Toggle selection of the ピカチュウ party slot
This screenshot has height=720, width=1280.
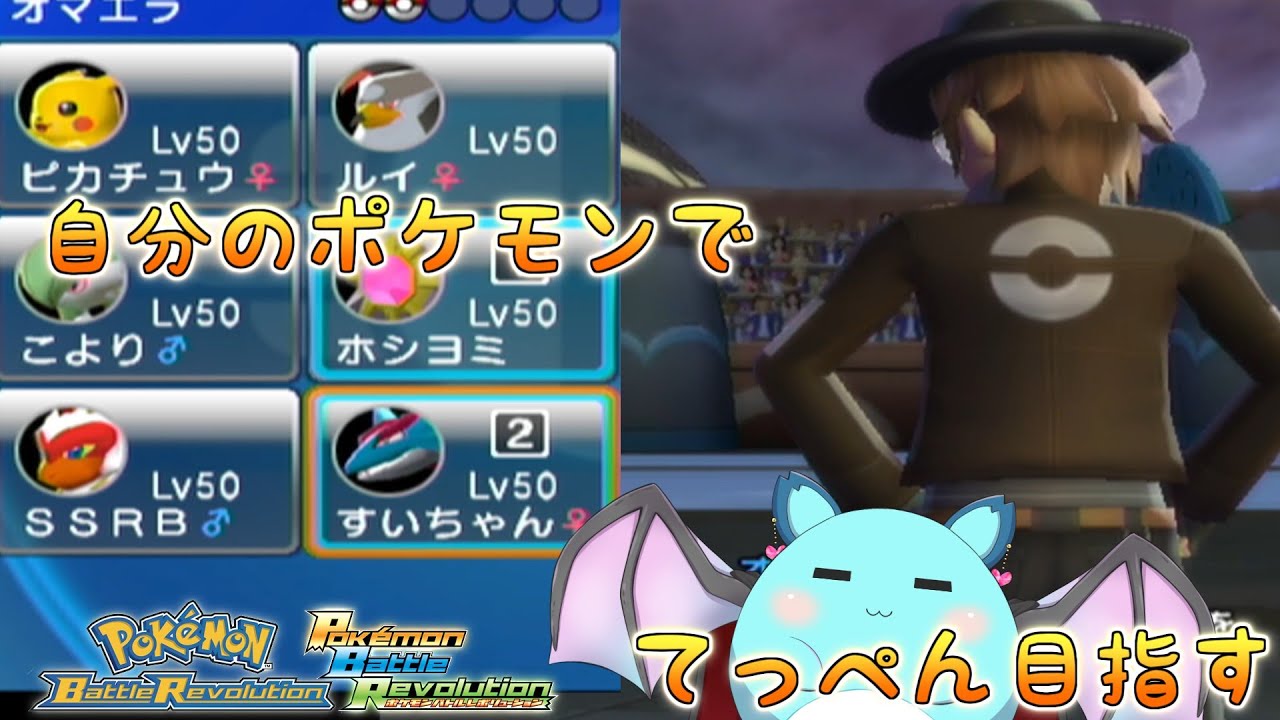tap(150, 120)
